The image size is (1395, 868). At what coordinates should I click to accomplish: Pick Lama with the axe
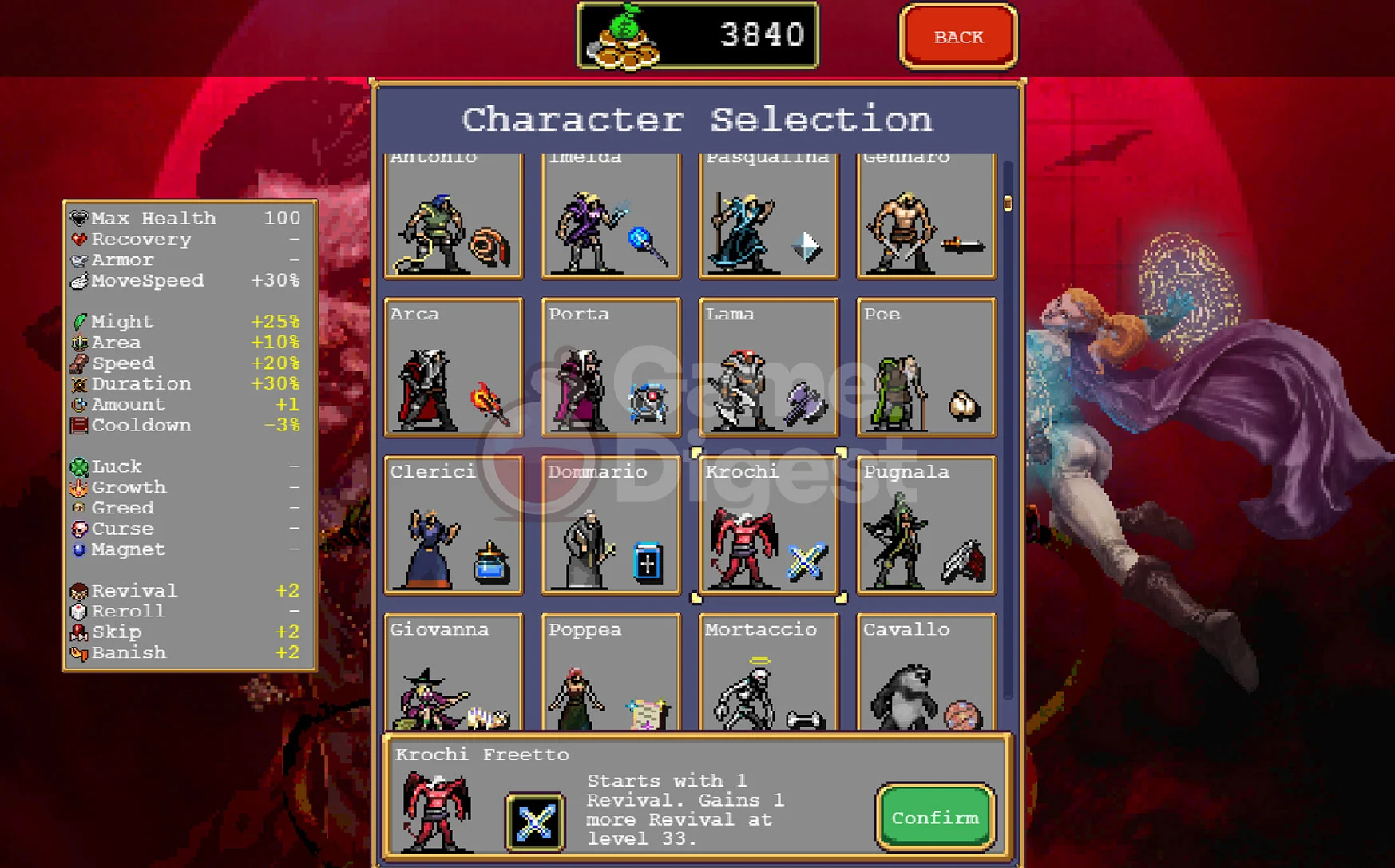[x=768, y=367]
